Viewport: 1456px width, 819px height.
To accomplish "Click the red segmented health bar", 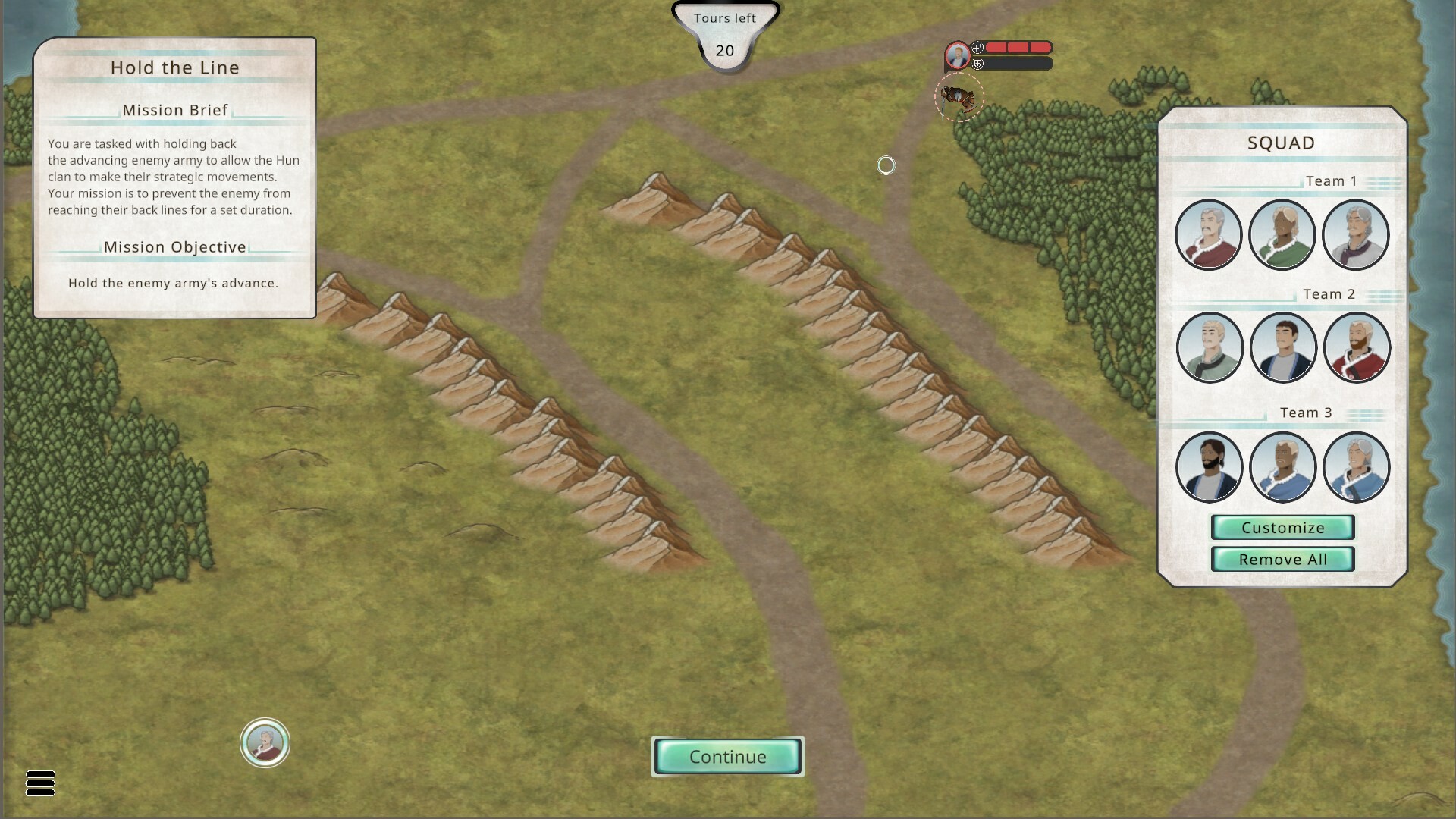I will coord(1016,46).
